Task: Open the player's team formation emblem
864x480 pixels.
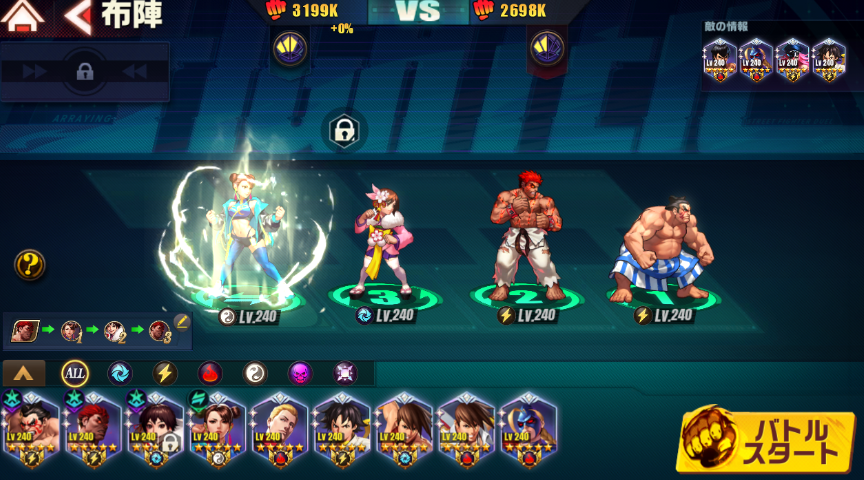Action: point(289,46)
